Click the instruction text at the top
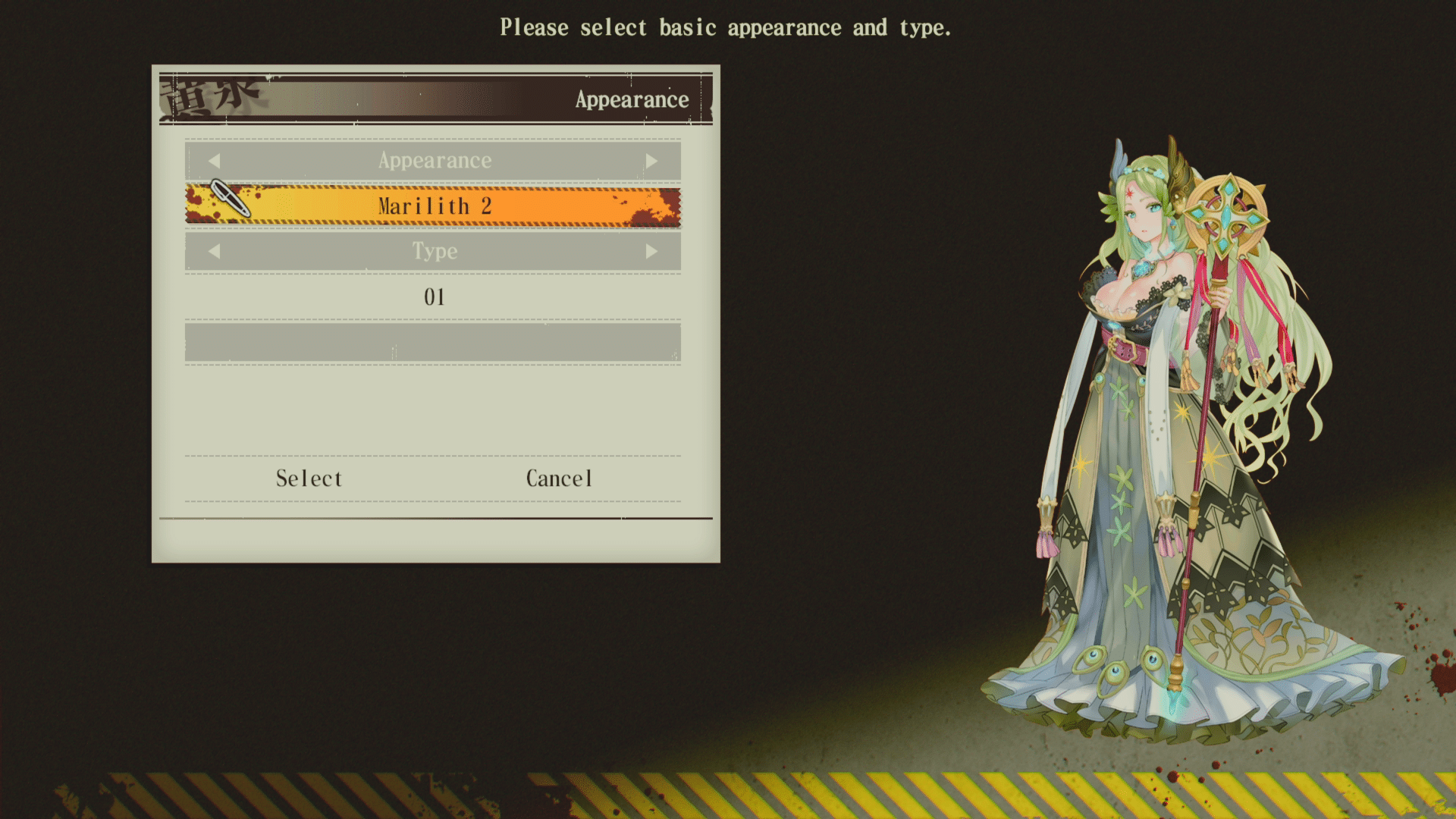This screenshot has width=1456, height=819. 726,27
